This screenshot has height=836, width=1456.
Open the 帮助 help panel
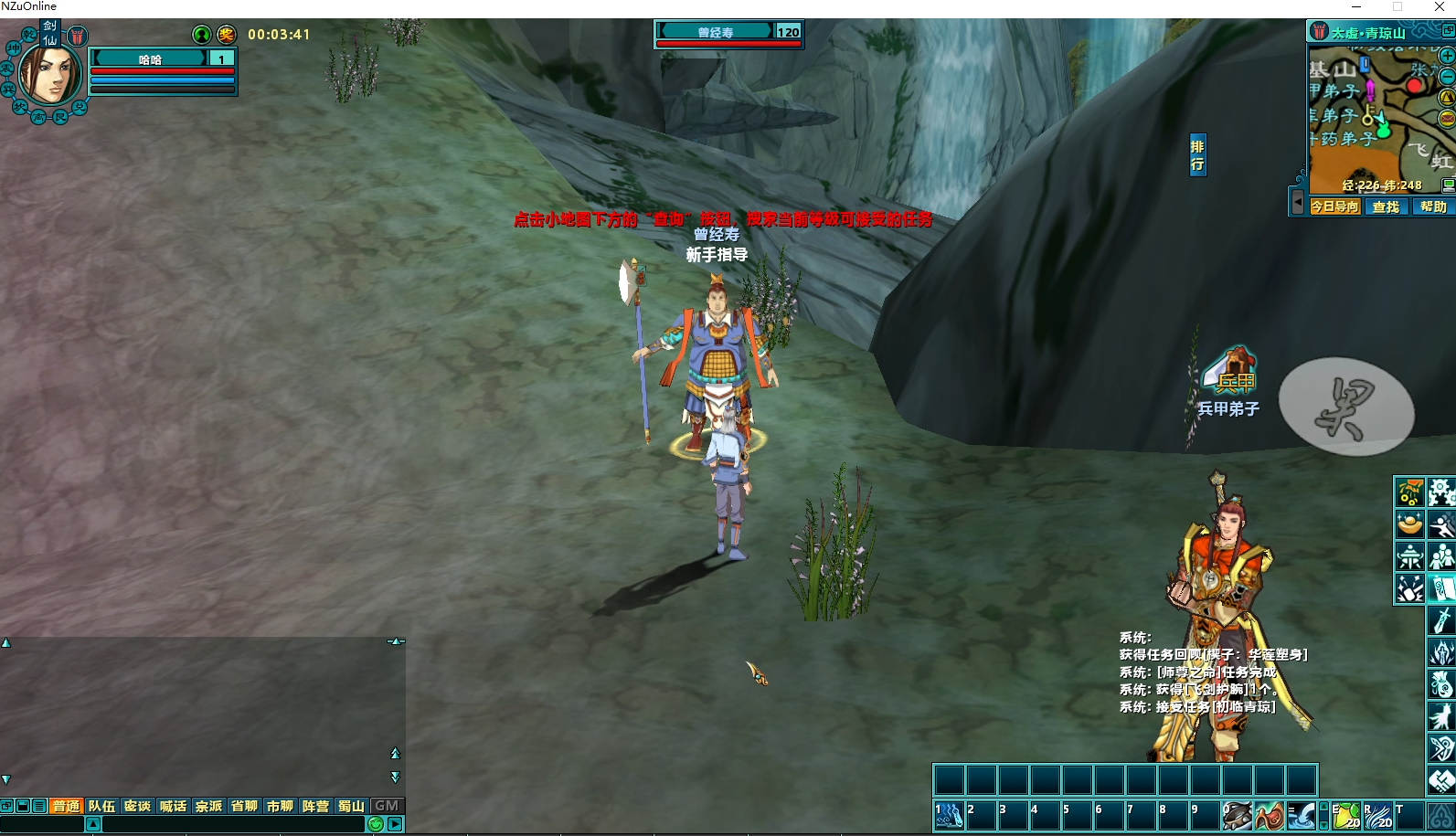[1433, 206]
